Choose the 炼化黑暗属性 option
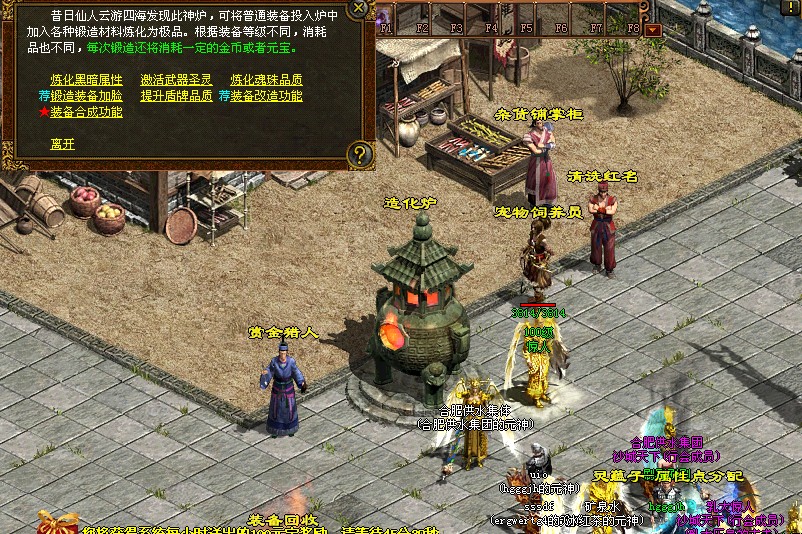 pyautogui.click(x=86, y=80)
